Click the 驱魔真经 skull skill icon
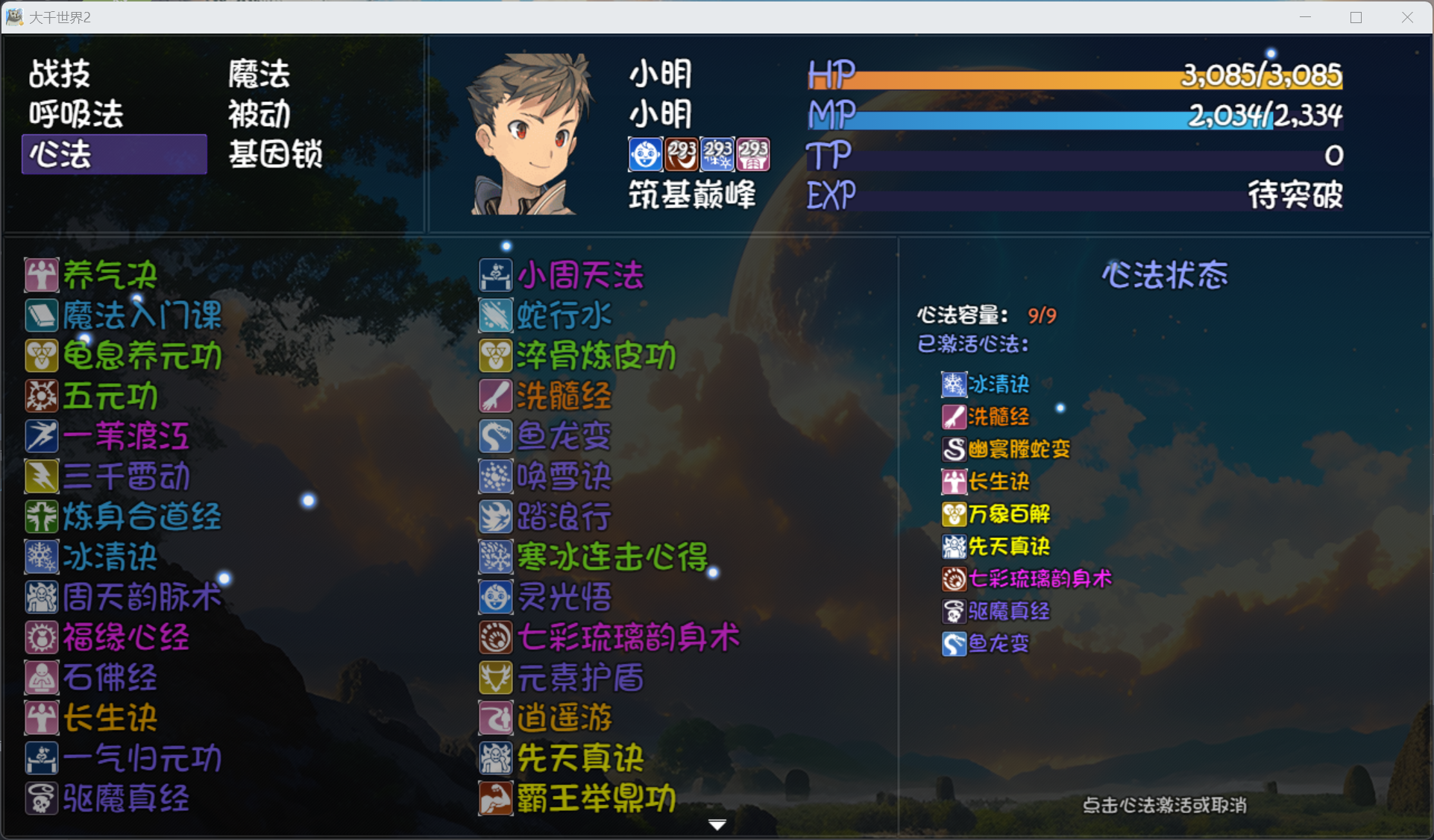The image size is (1434, 840). (x=41, y=798)
